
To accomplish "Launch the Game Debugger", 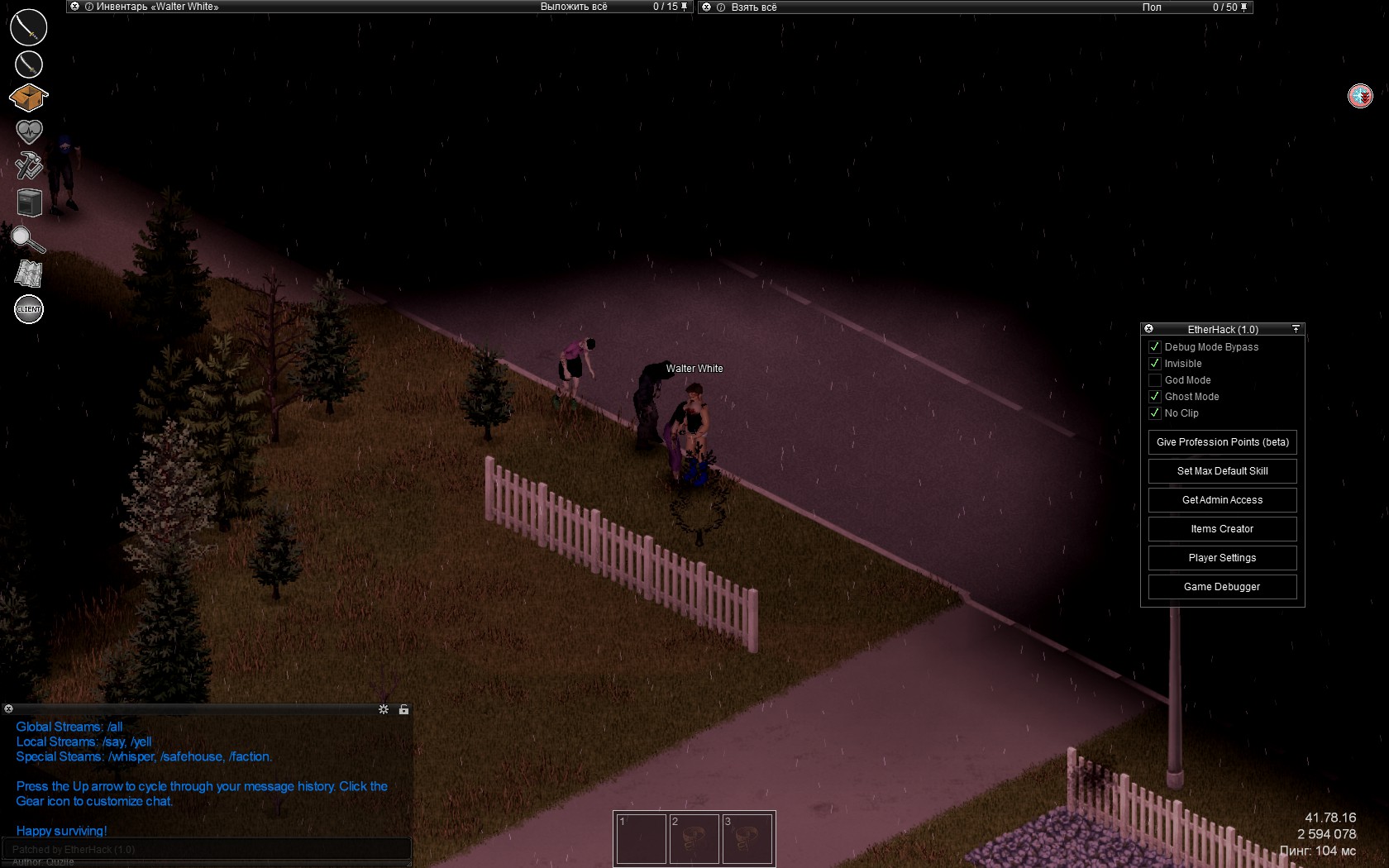I will (1222, 587).
